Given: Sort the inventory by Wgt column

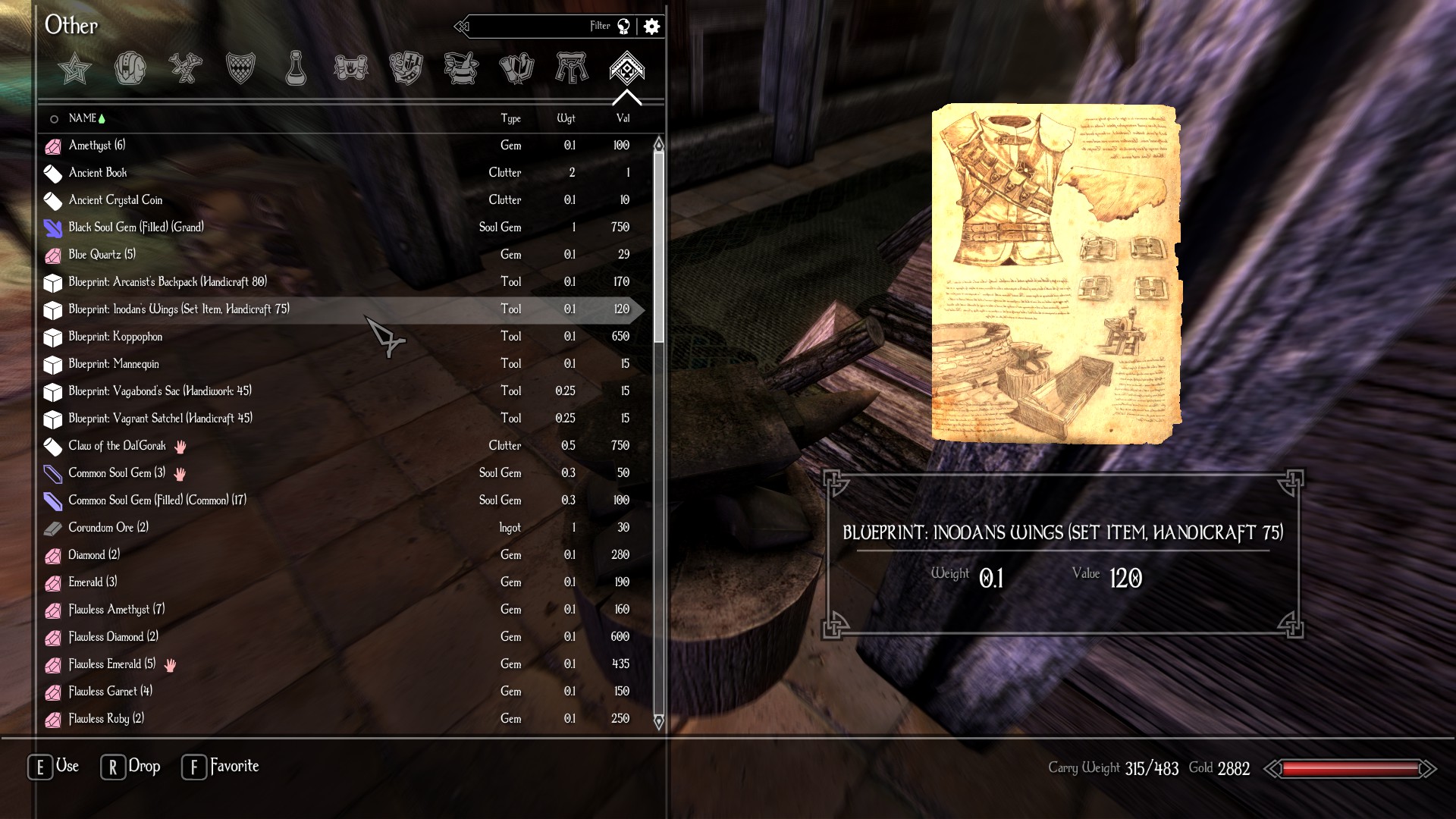Looking at the screenshot, I should 566,118.
